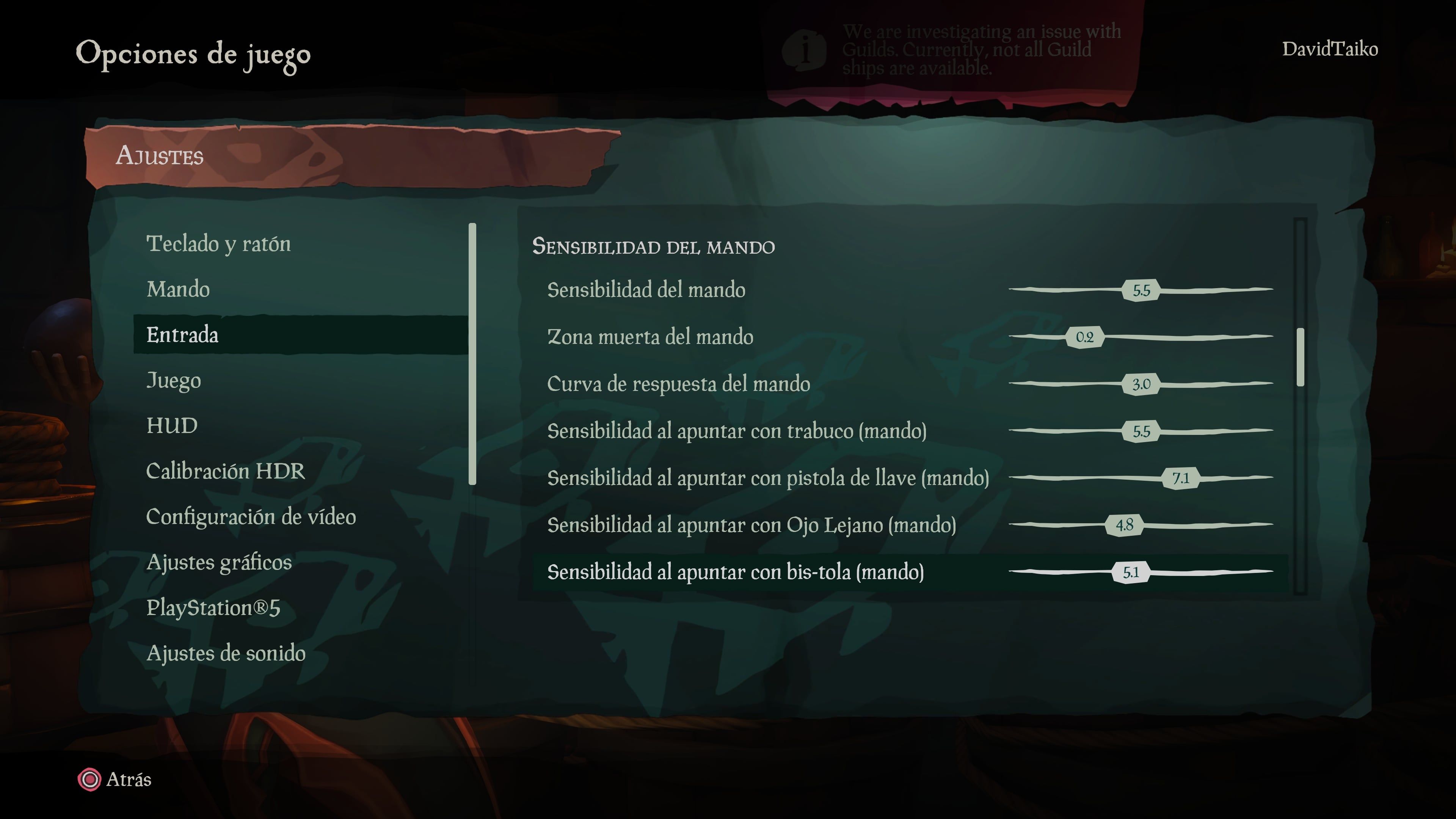Open the Juego settings section
Viewport: 1456px width, 819px height.
[174, 380]
